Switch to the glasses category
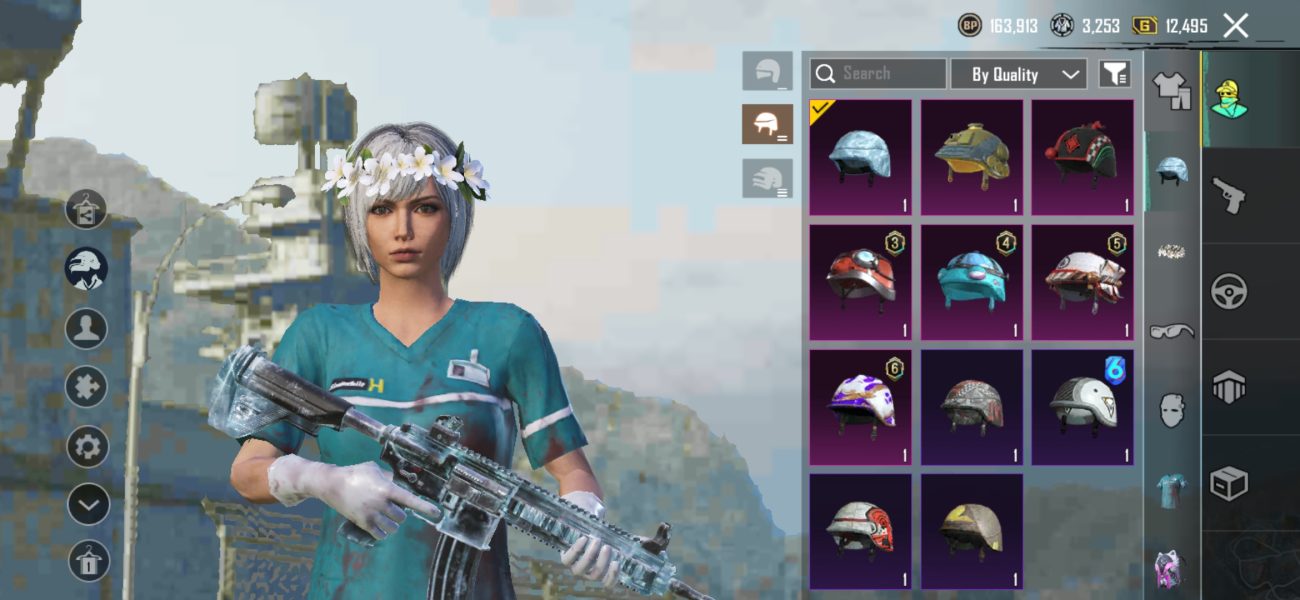This screenshot has width=1300, height=600. coord(1171,331)
